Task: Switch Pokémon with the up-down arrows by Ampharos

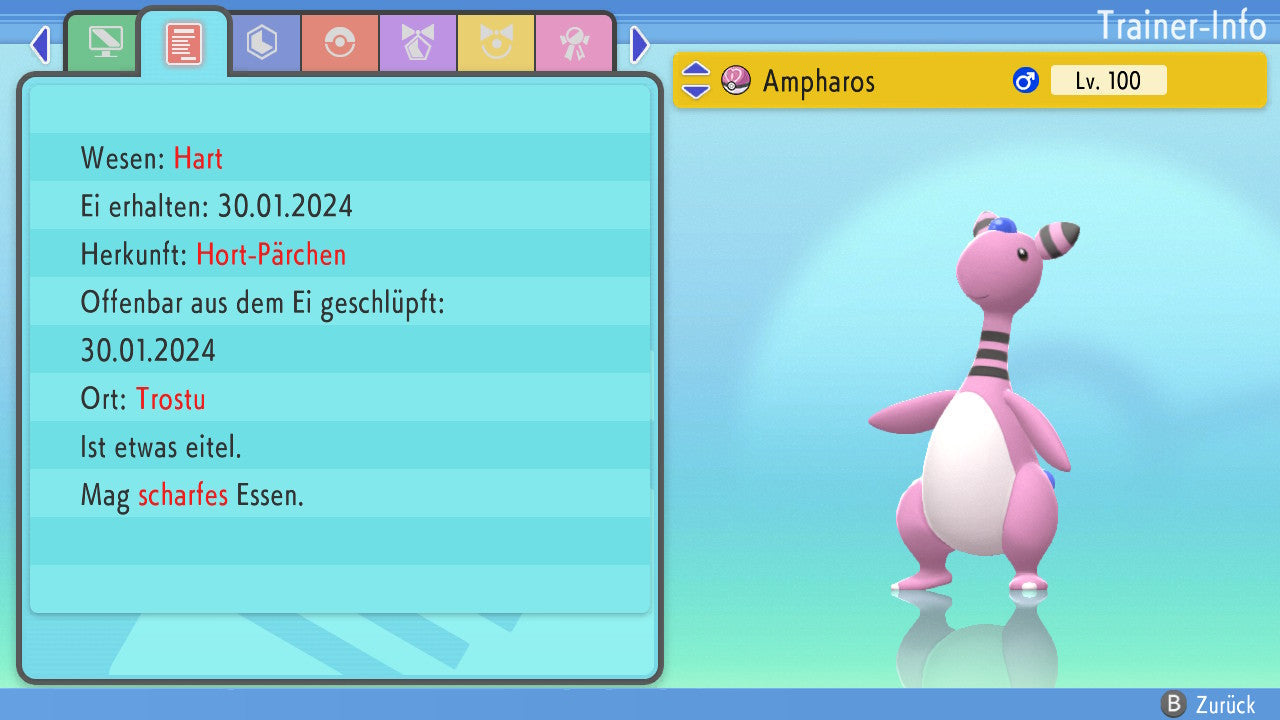Action: 695,80
